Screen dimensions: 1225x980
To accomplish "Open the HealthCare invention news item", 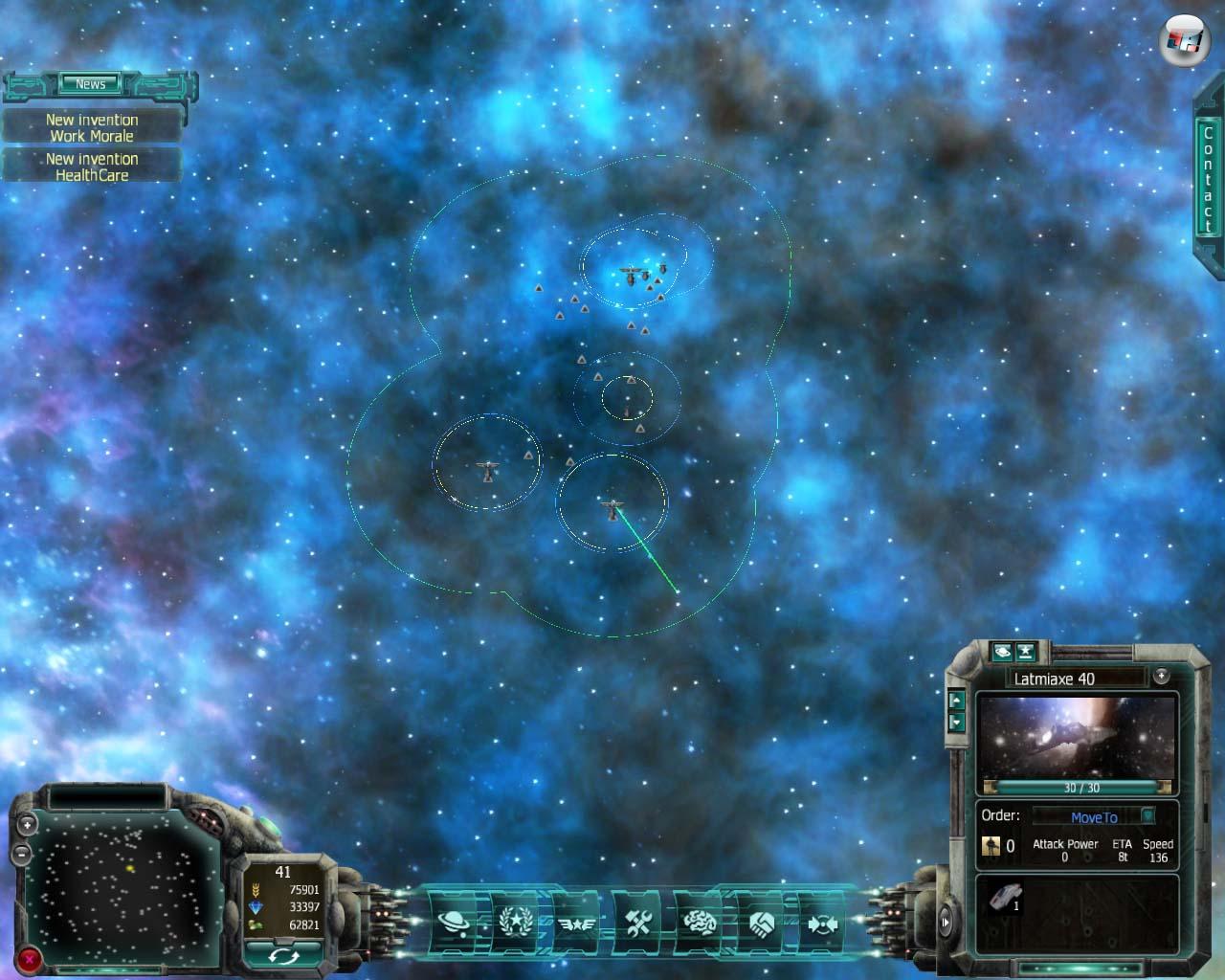I will (92, 167).
